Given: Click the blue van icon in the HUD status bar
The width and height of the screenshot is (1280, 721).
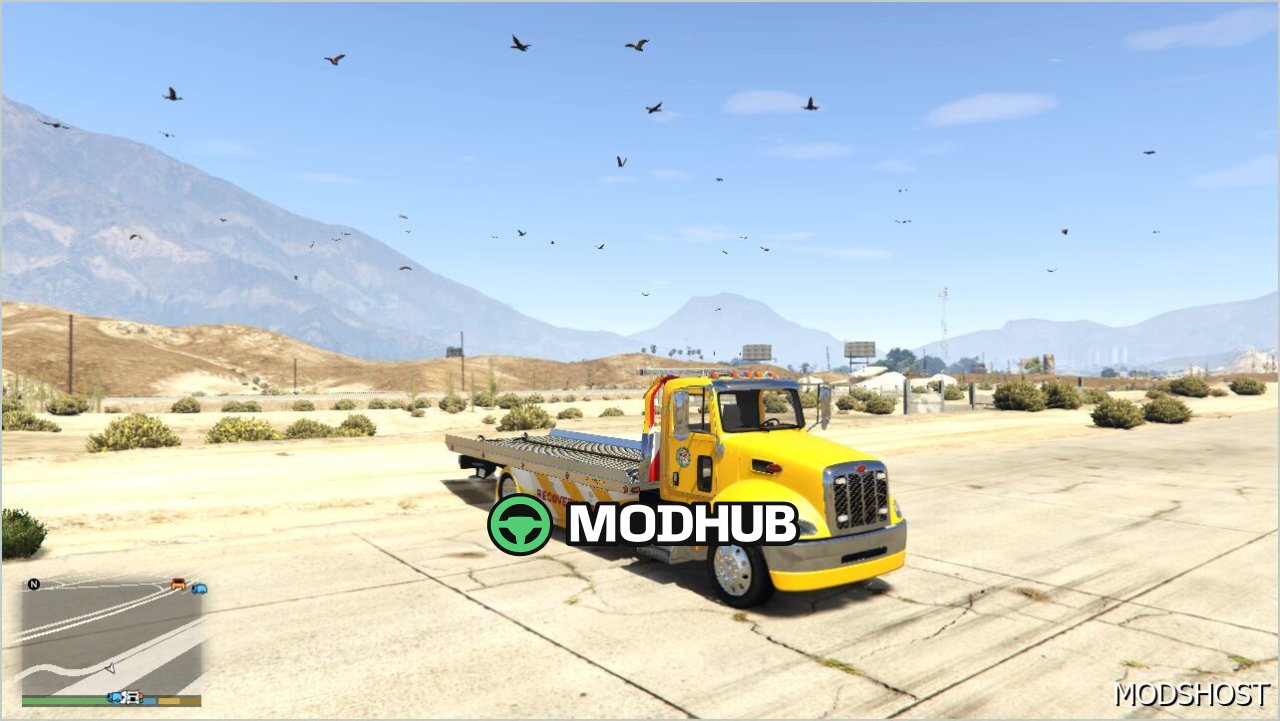Looking at the screenshot, I should point(114,697).
